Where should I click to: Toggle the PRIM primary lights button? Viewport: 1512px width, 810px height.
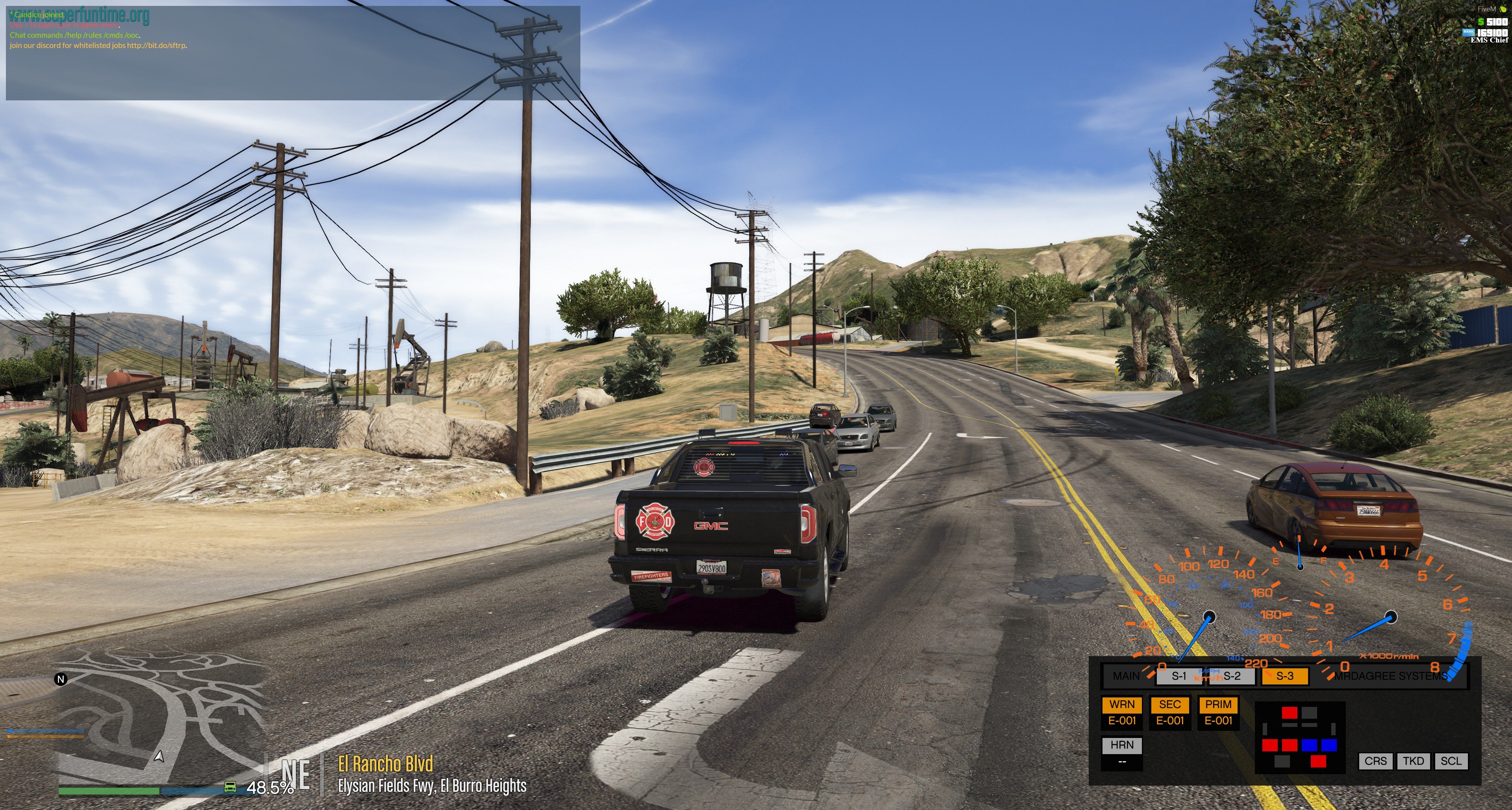(x=1218, y=705)
